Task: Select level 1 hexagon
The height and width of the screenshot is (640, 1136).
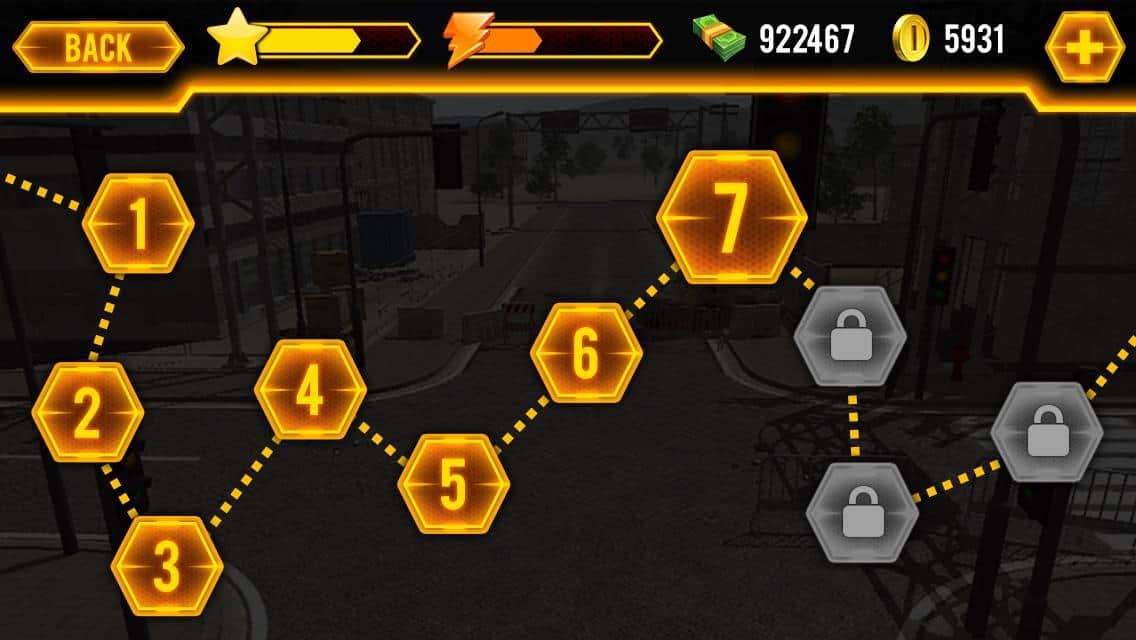Action: click(138, 224)
